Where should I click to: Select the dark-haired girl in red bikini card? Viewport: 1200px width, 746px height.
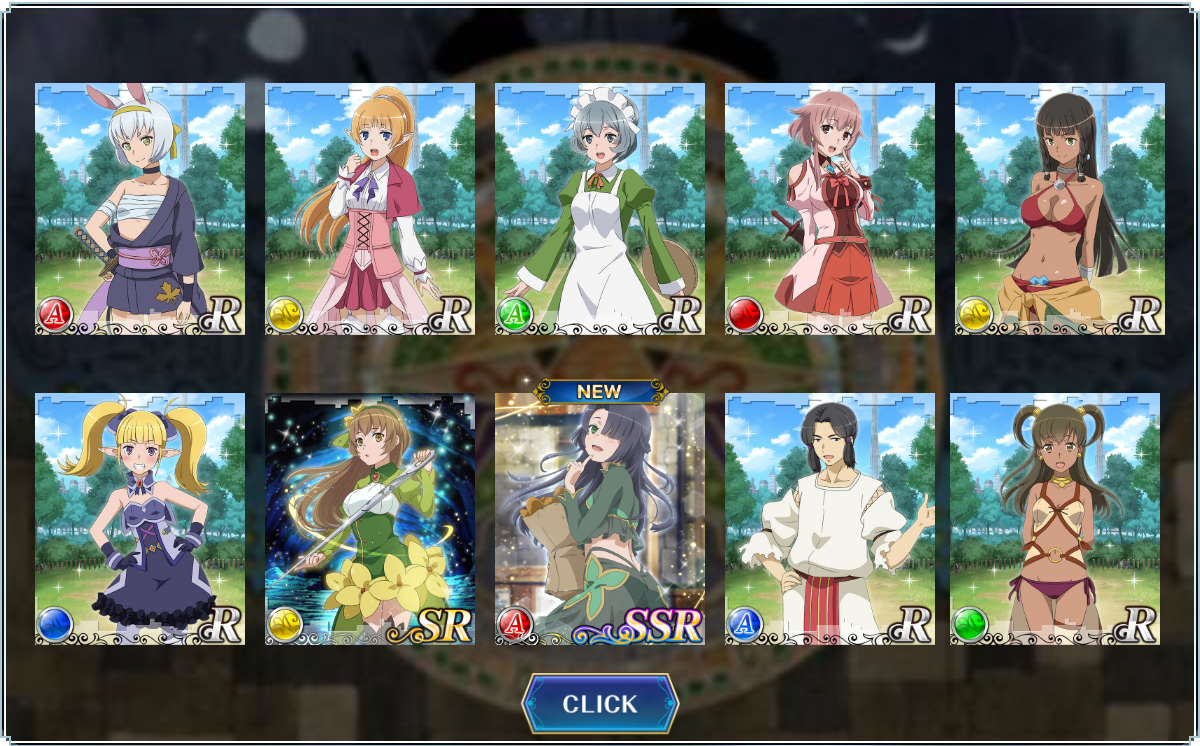pos(1060,209)
